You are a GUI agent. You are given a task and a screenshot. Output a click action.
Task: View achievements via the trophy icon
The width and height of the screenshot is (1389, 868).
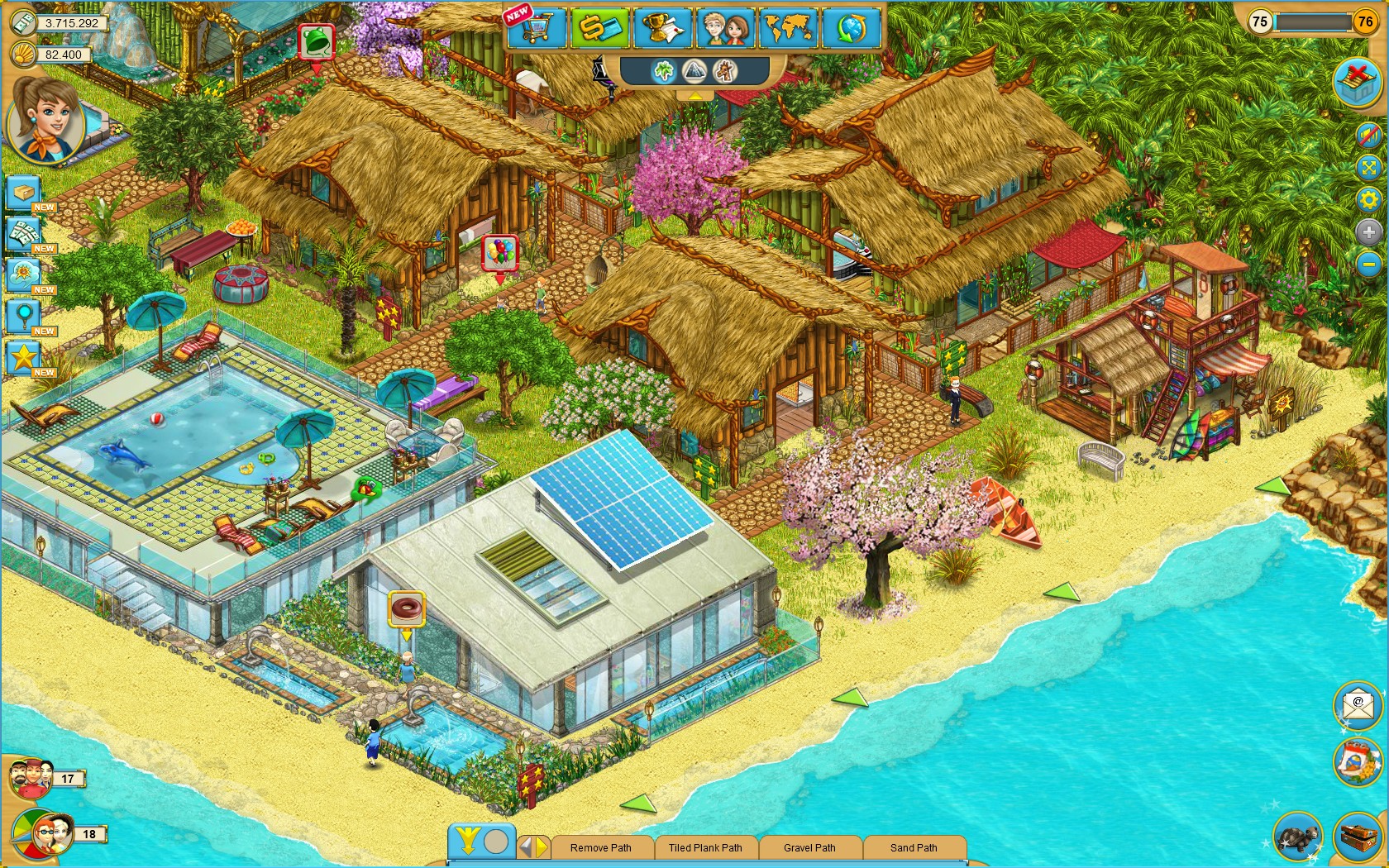coord(661,27)
